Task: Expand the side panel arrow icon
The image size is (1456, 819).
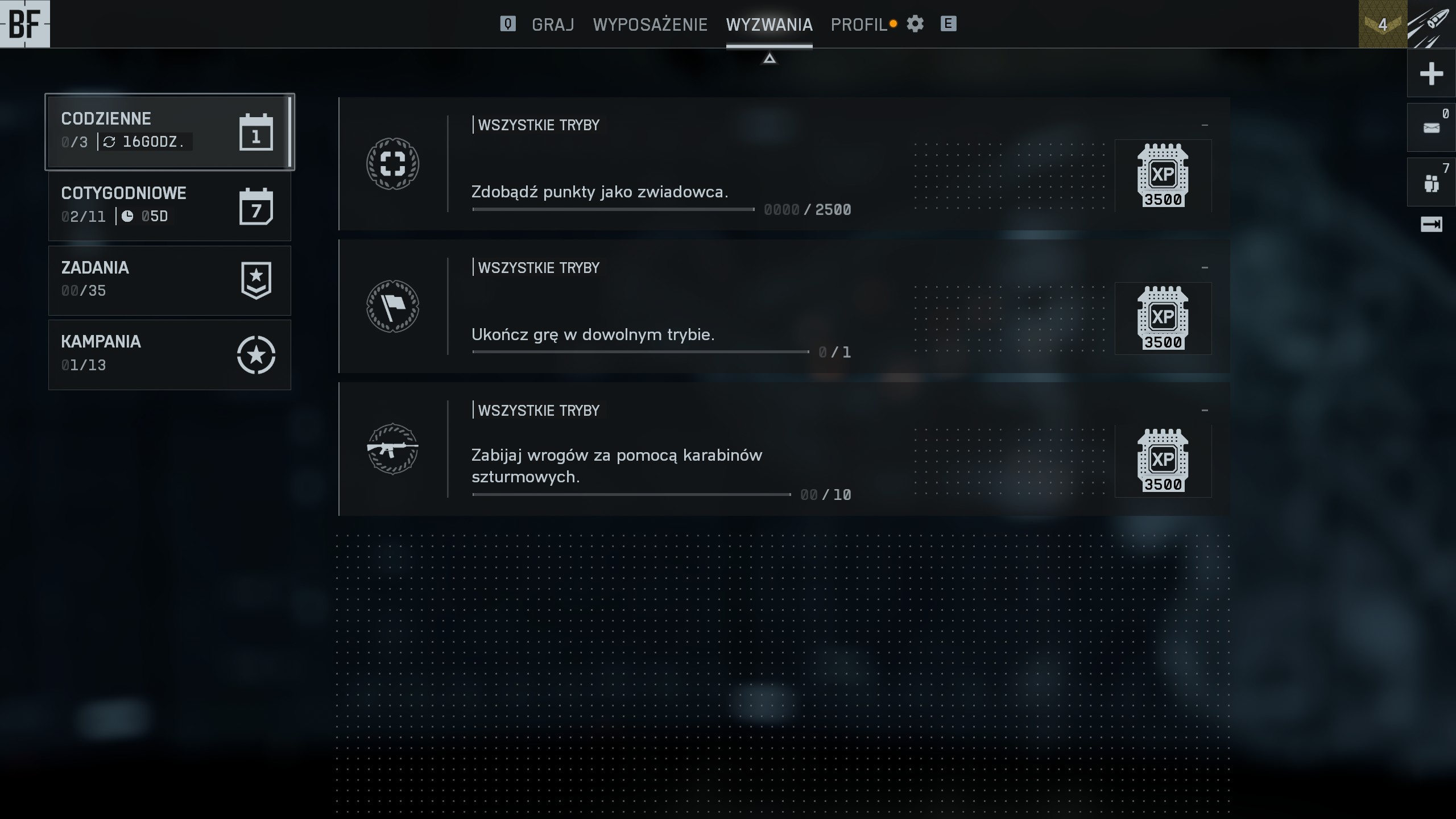Action: [1431, 225]
